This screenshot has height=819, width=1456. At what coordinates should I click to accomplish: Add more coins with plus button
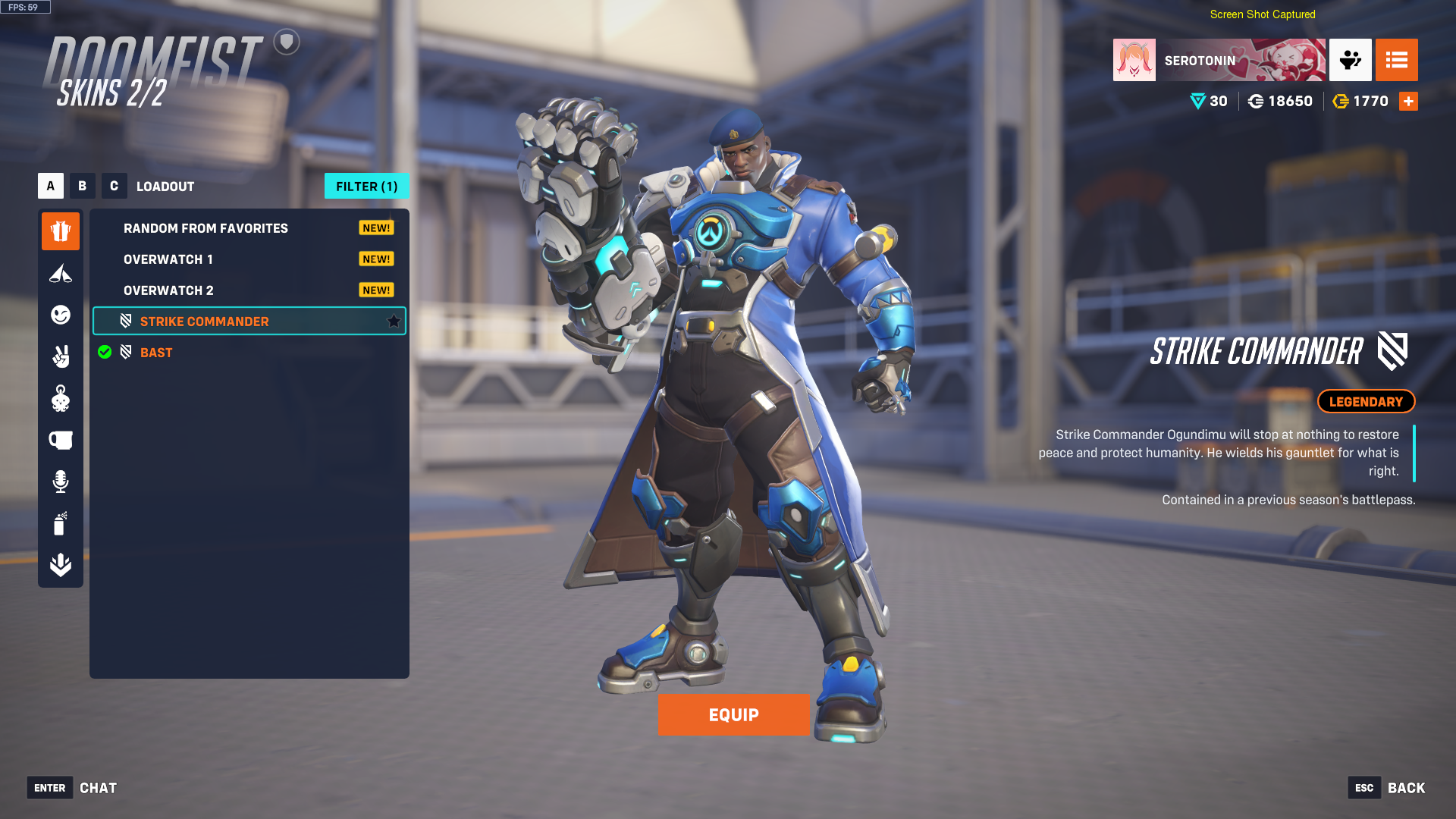click(x=1408, y=102)
